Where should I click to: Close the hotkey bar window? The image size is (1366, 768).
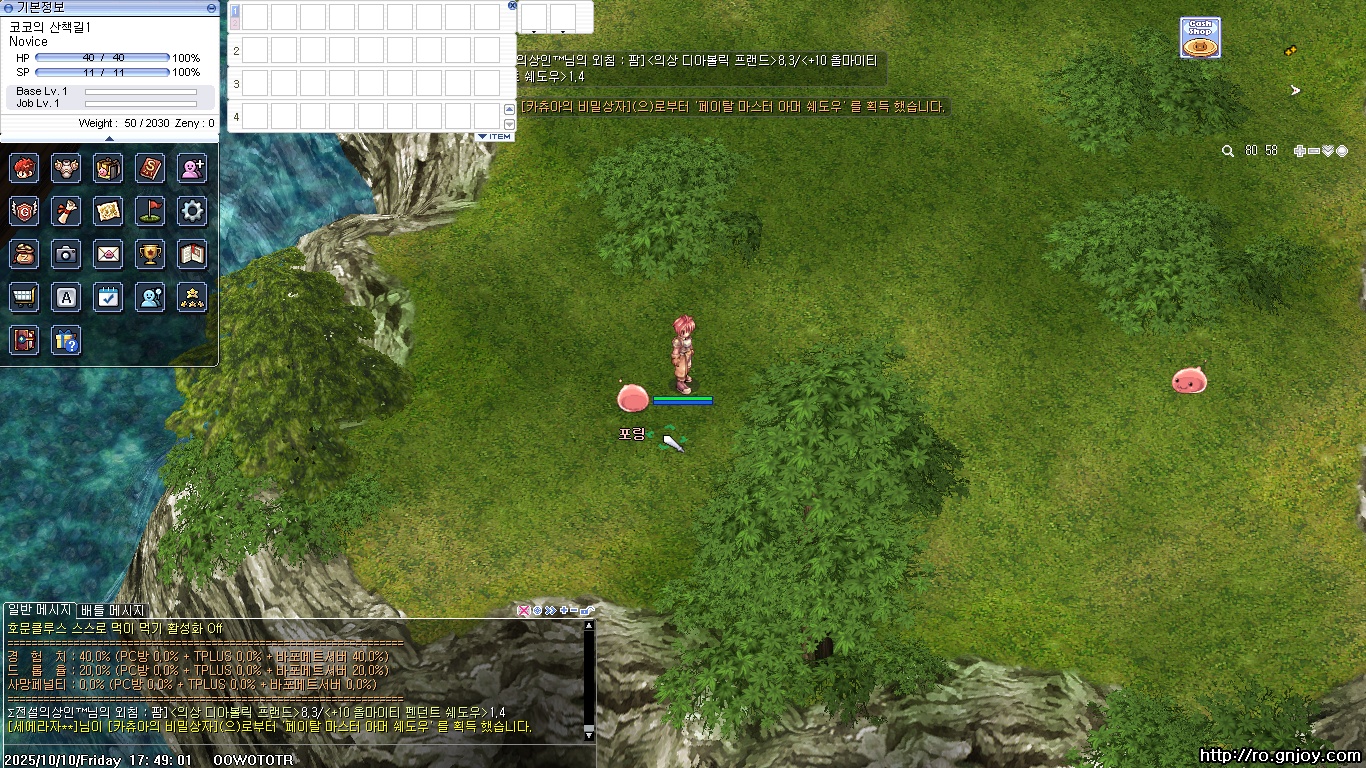point(513,5)
